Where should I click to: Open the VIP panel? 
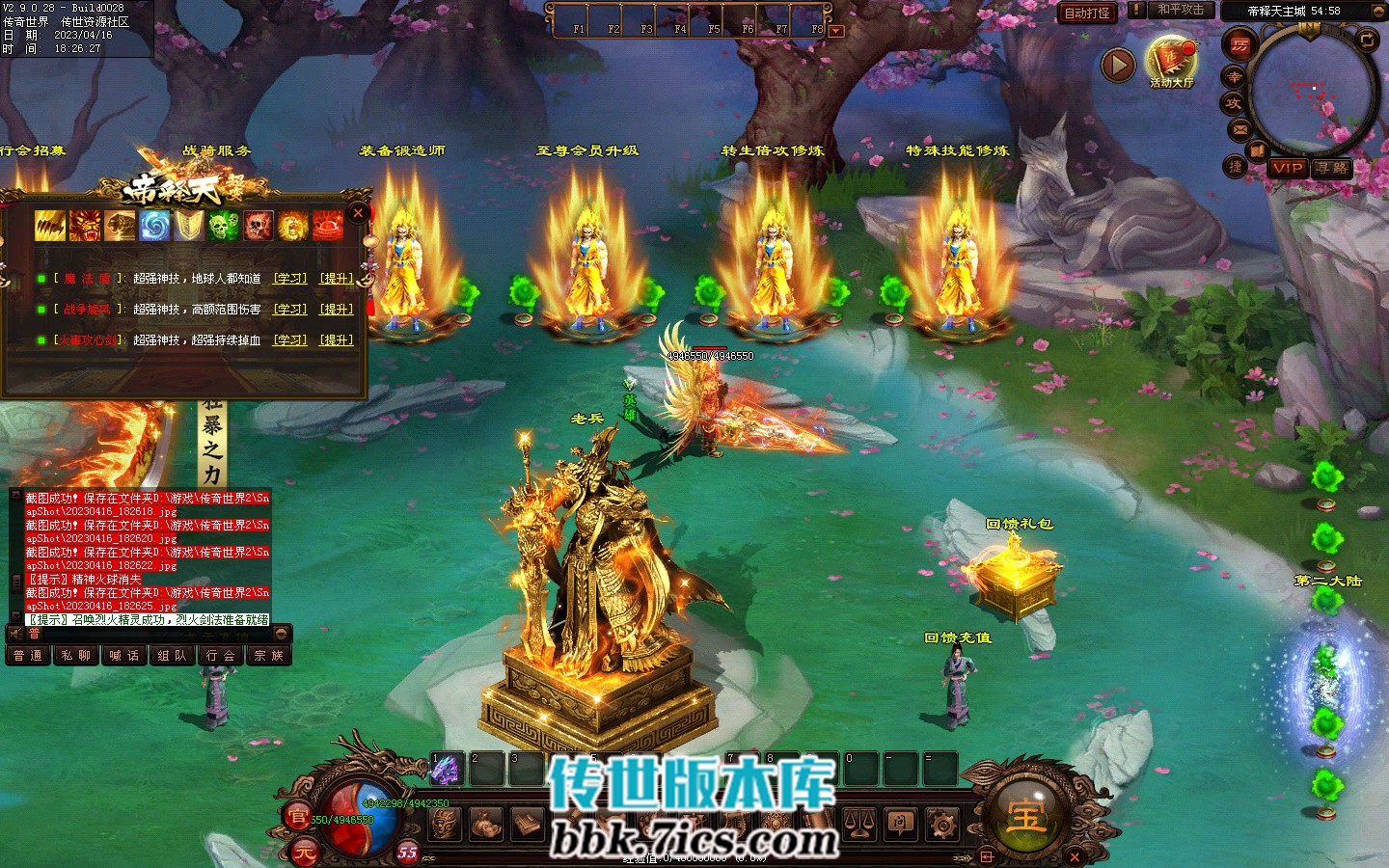pos(1288,168)
